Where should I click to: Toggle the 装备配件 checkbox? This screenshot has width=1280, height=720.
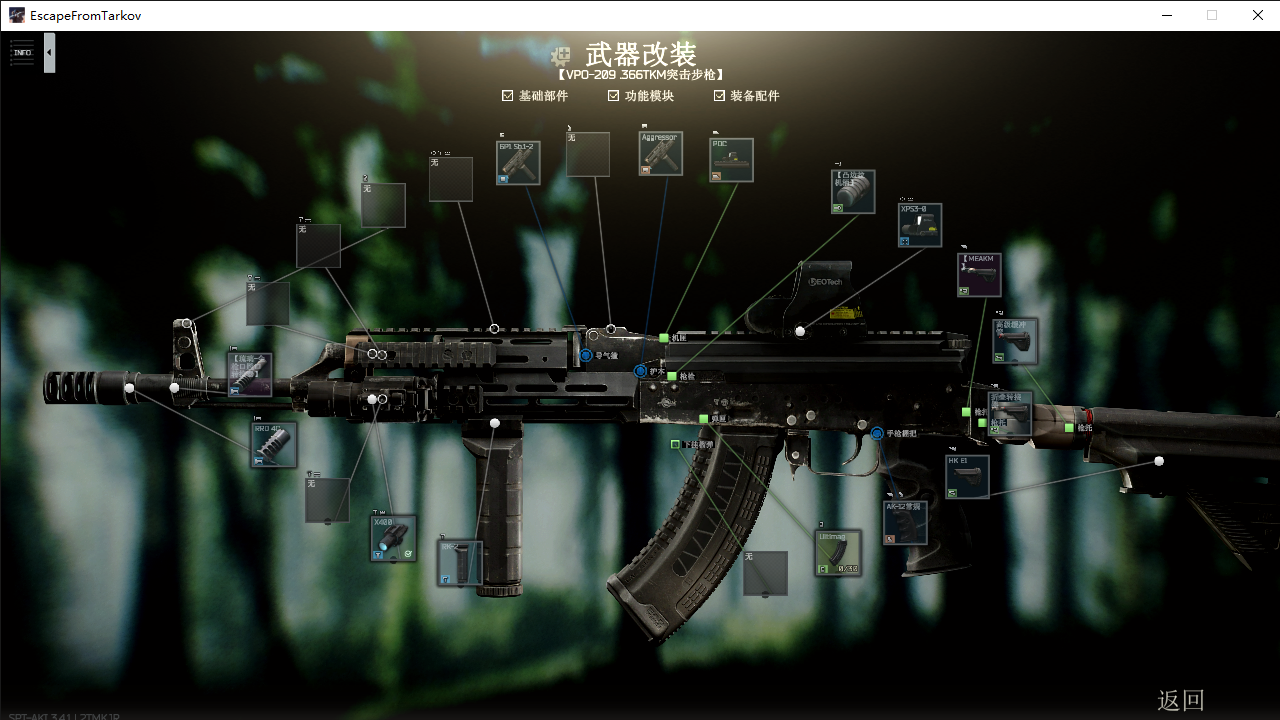pos(719,96)
